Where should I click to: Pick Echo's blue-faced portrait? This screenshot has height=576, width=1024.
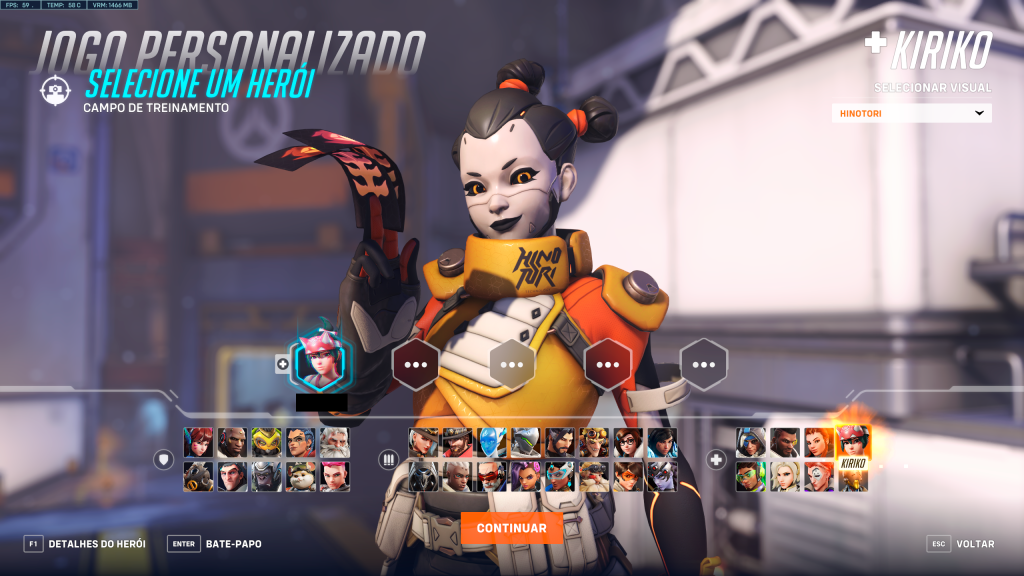pyautogui.click(x=491, y=442)
